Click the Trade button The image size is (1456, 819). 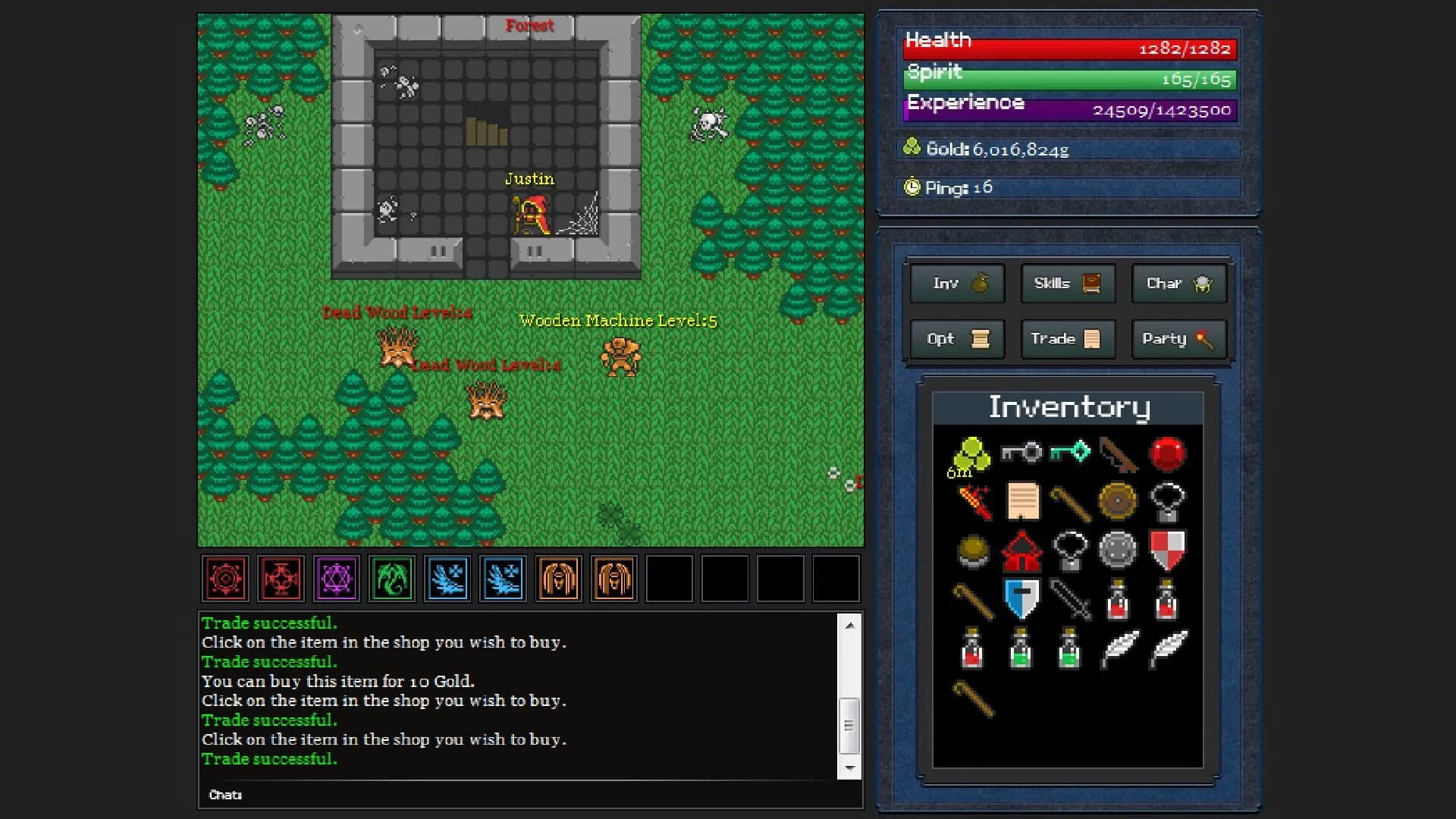[x=1067, y=339]
